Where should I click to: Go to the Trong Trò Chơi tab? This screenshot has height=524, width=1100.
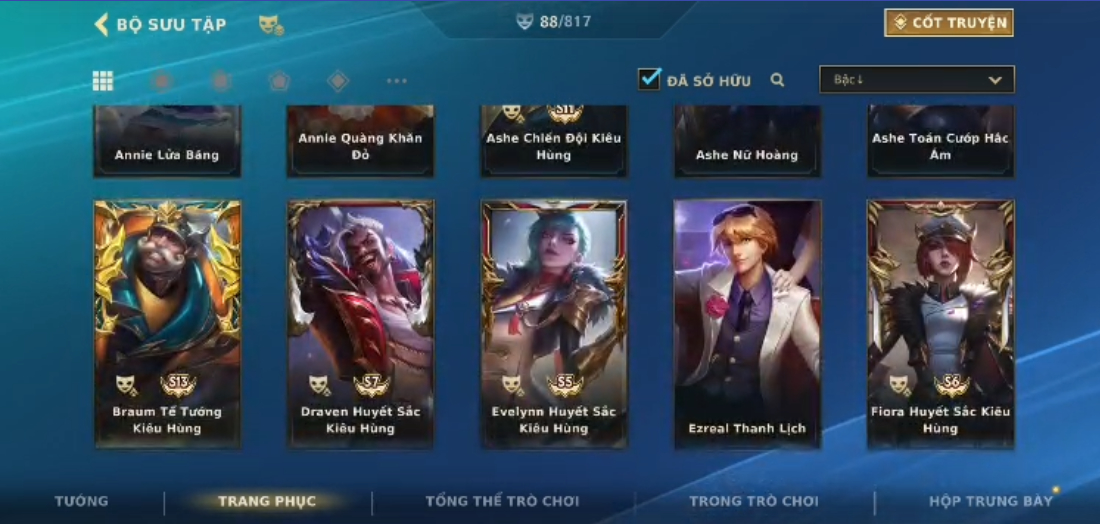[753, 501]
